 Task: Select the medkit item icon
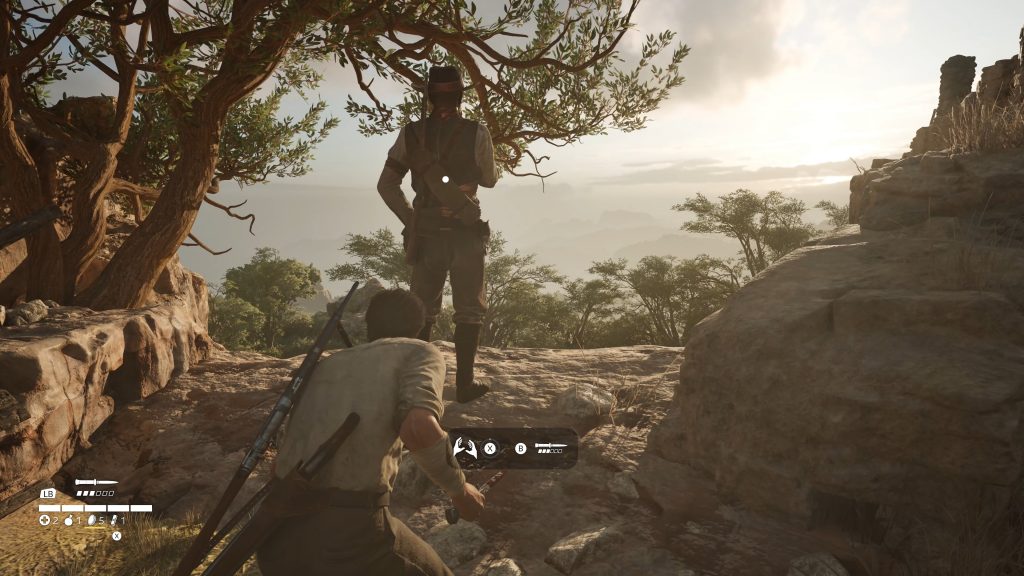click(45, 520)
